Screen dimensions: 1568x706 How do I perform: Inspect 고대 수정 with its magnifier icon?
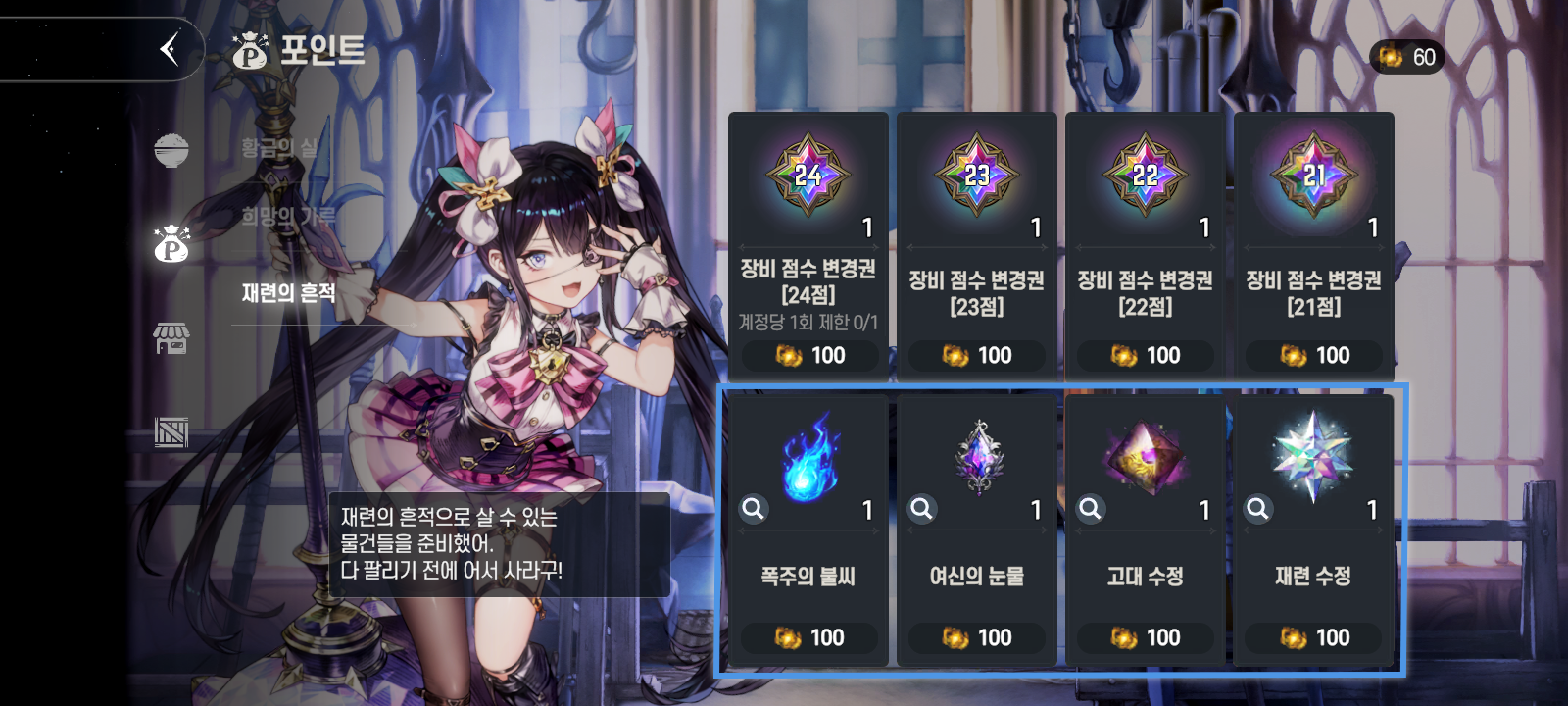click(1090, 508)
